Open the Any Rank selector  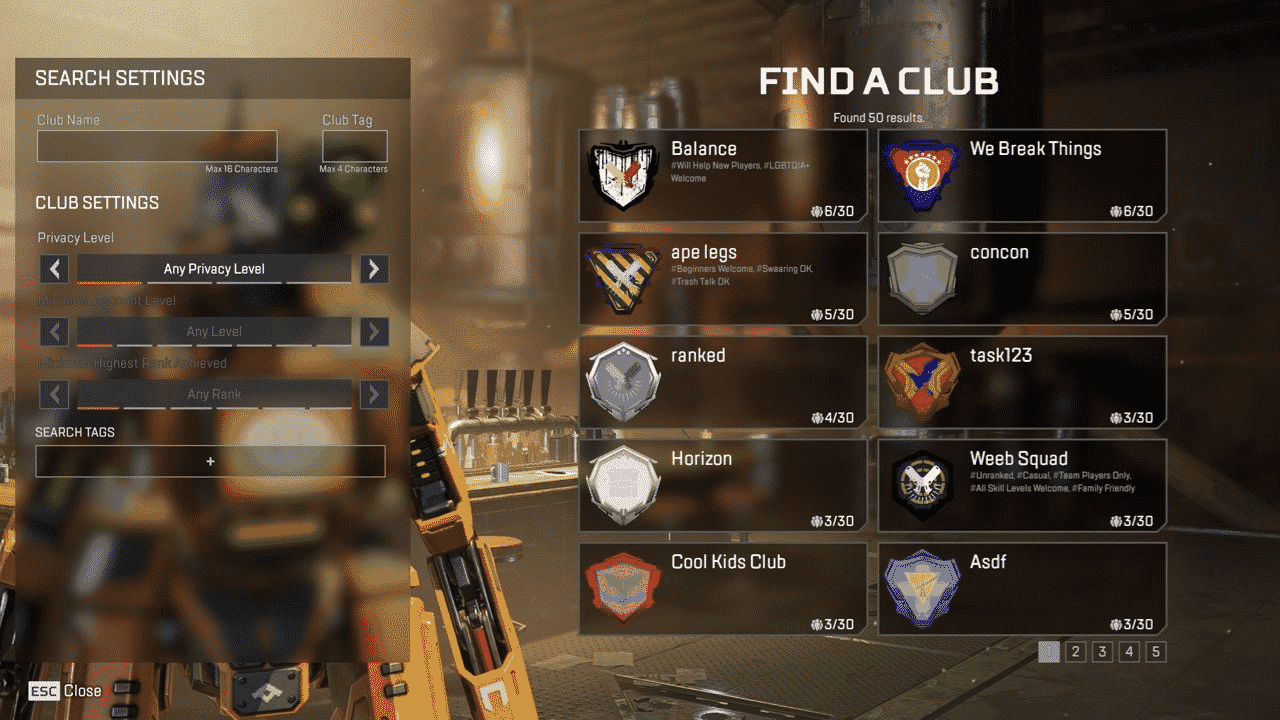(214, 394)
